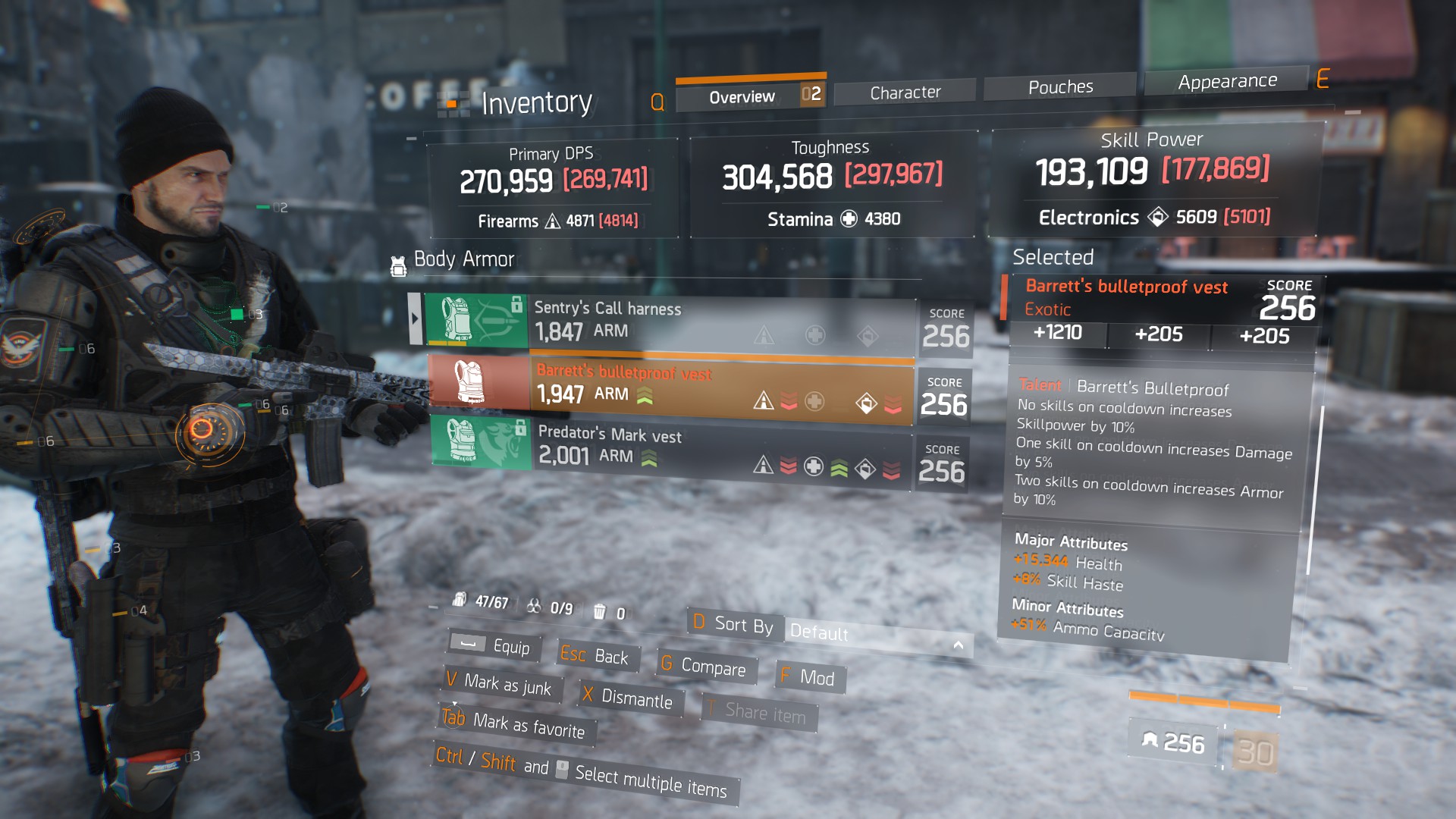Click the Primary DPS stat panel
The height and width of the screenshot is (819, 1456).
coord(554,188)
